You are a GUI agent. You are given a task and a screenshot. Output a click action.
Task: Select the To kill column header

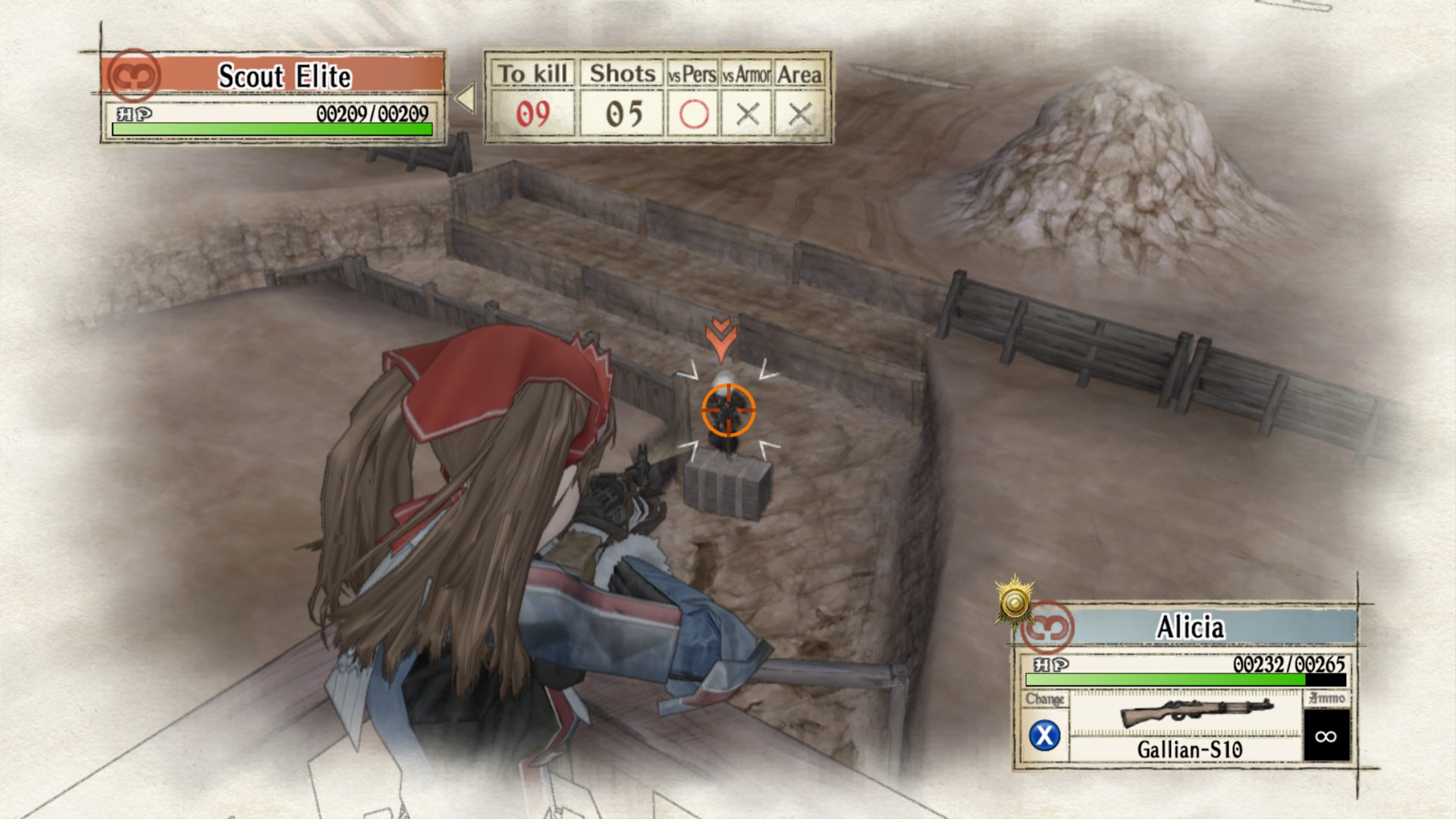pyautogui.click(x=533, y=74)
